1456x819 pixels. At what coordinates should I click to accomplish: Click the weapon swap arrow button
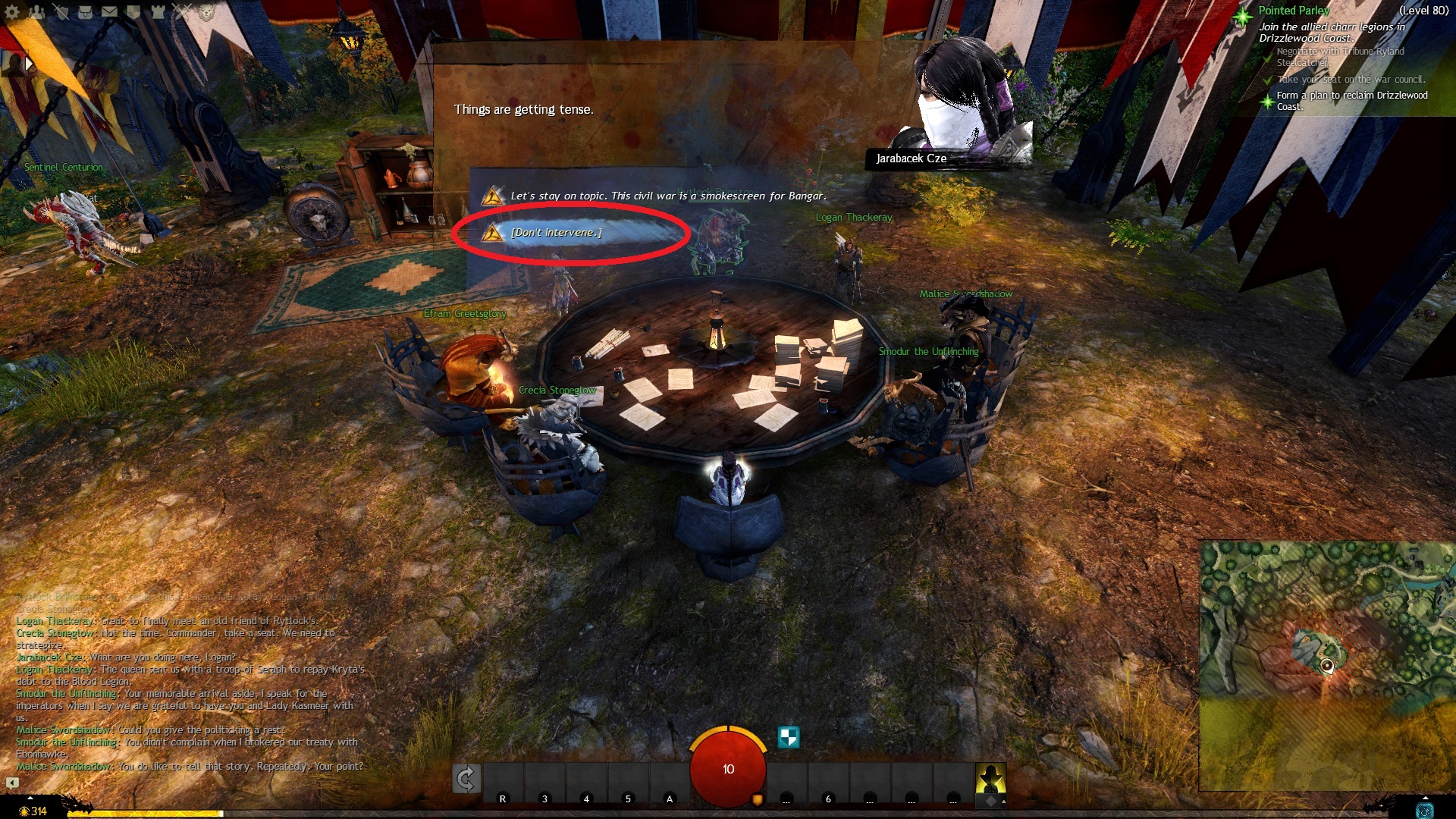point(466,779)
